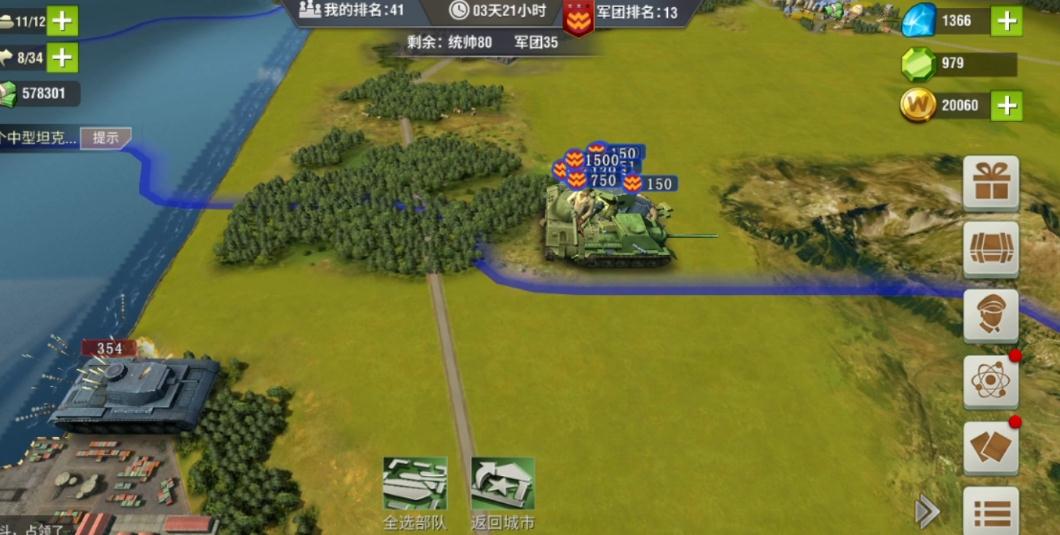Select the gray tank marked 354
Screen dimensions: 1060x535
[135, 393]
